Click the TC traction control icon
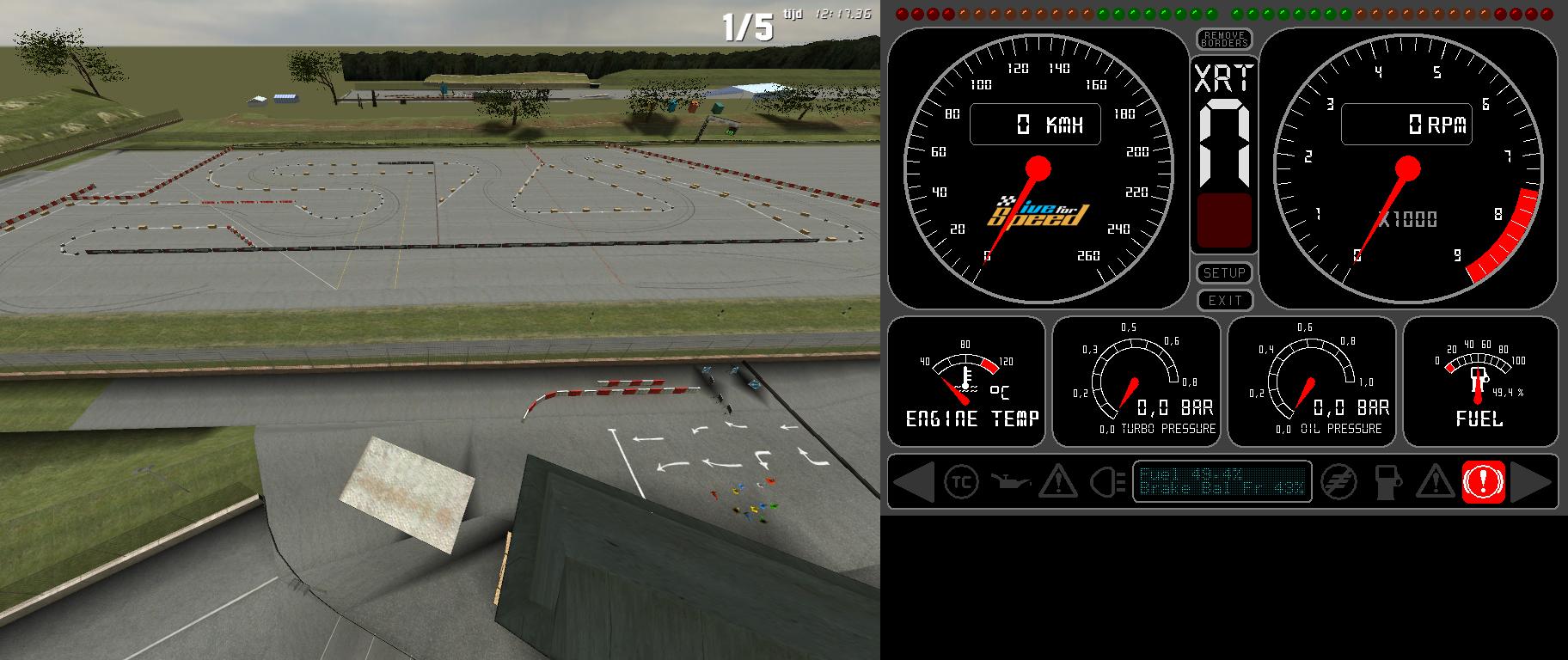This screenshot has height=660, width=1568. click(x=960, y=481)
